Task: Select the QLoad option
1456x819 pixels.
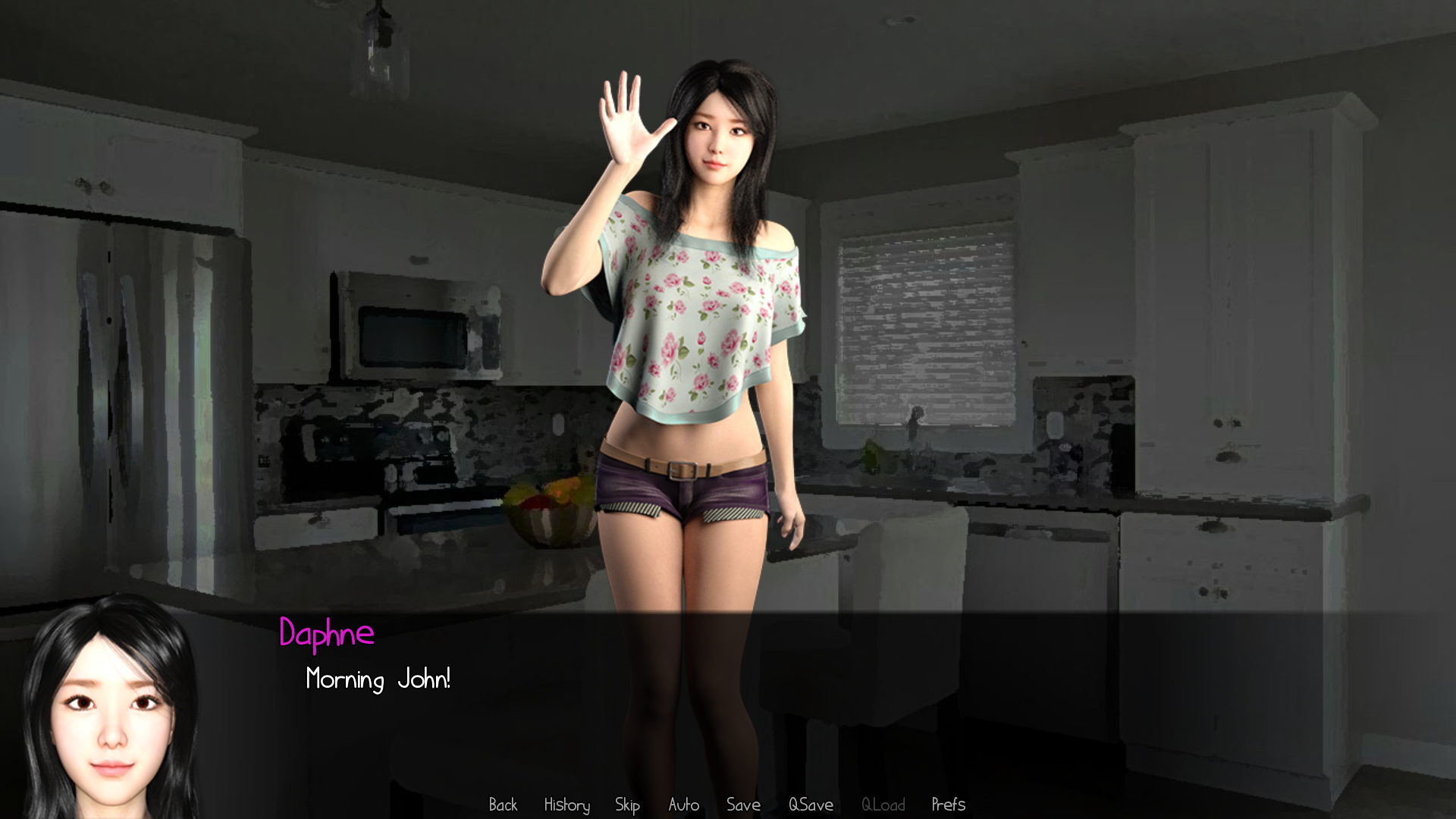Action: (884, 805)
